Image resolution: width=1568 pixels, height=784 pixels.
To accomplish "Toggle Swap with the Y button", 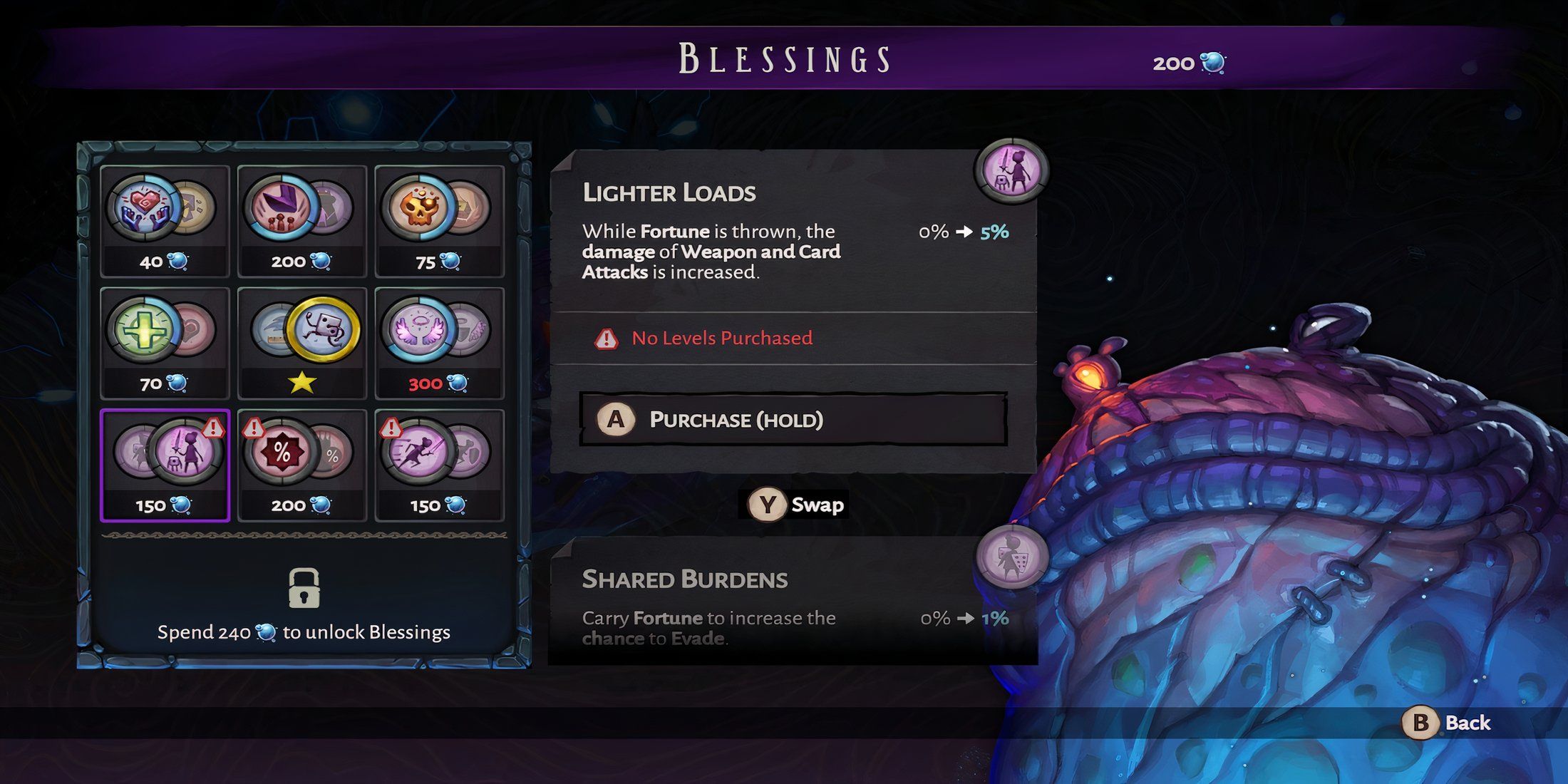I will [x=794, y=506].
